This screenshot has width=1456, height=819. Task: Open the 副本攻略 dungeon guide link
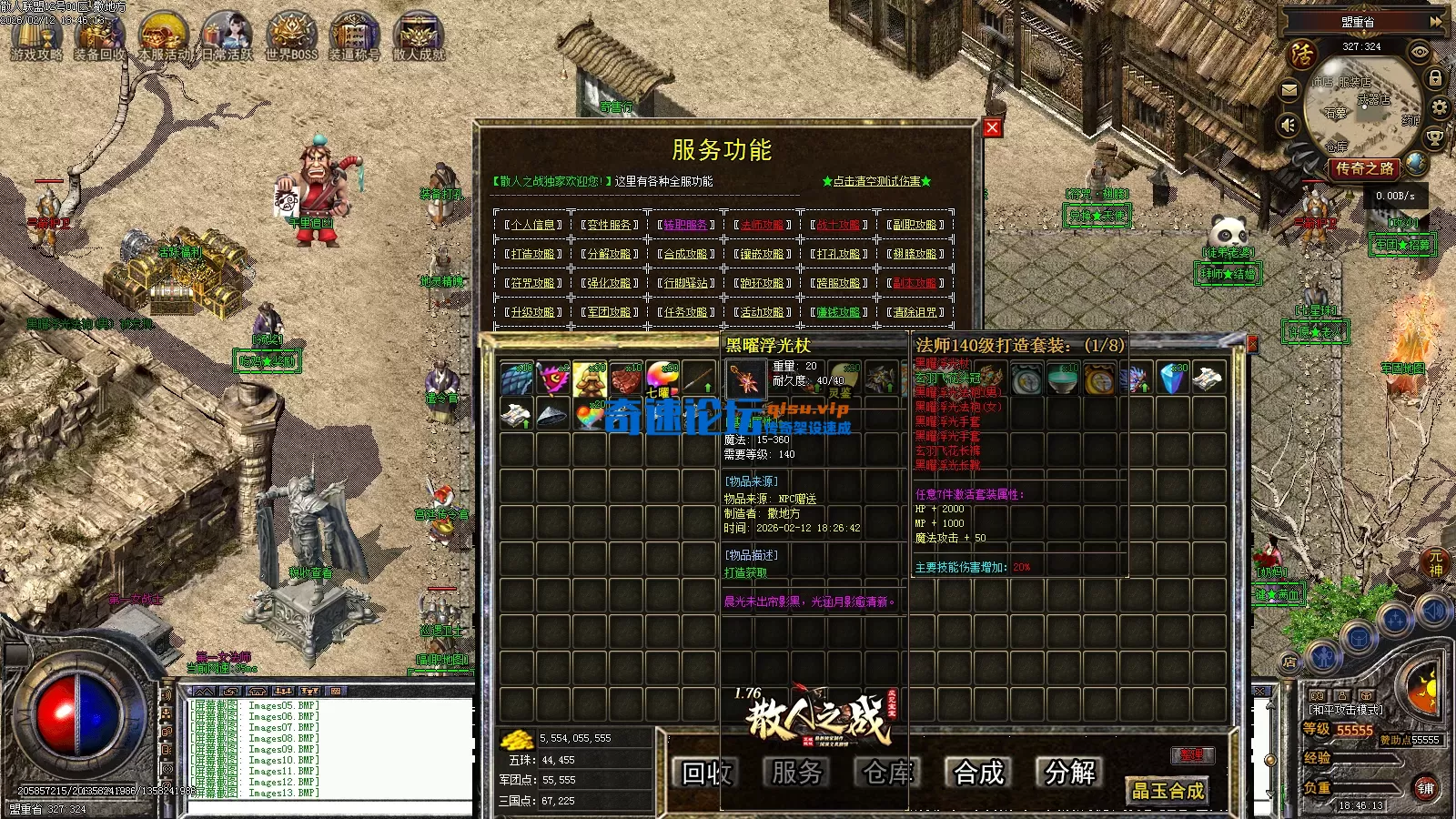tap(915, 283)
